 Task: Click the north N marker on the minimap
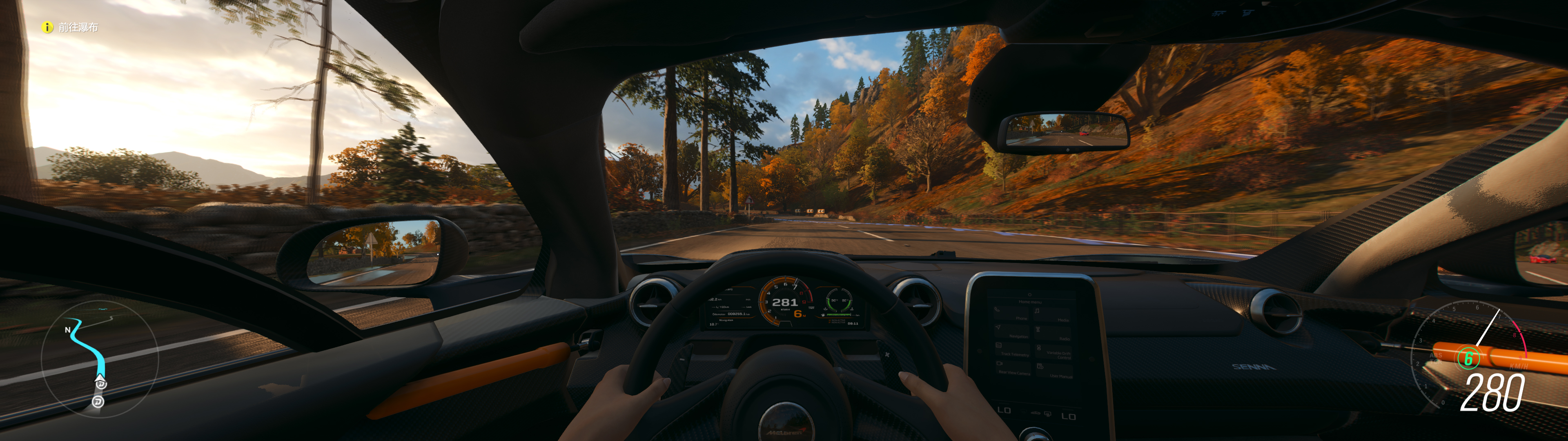tap(67, 330)
